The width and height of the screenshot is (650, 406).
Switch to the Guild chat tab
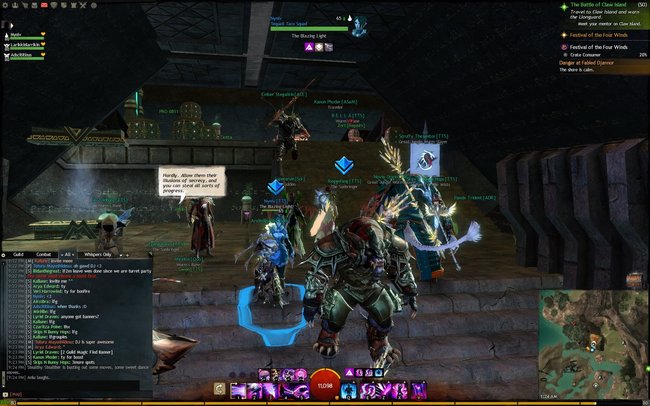(18, 254)
